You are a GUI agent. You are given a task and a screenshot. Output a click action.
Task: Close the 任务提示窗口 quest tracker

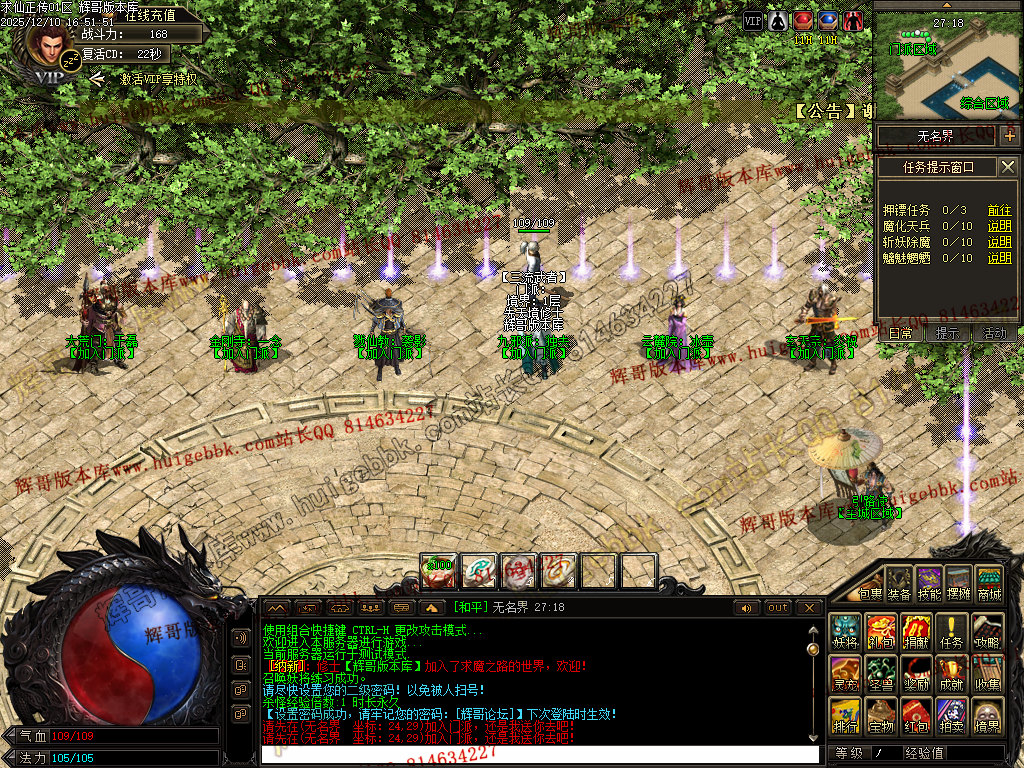(x=1008, y=167)
